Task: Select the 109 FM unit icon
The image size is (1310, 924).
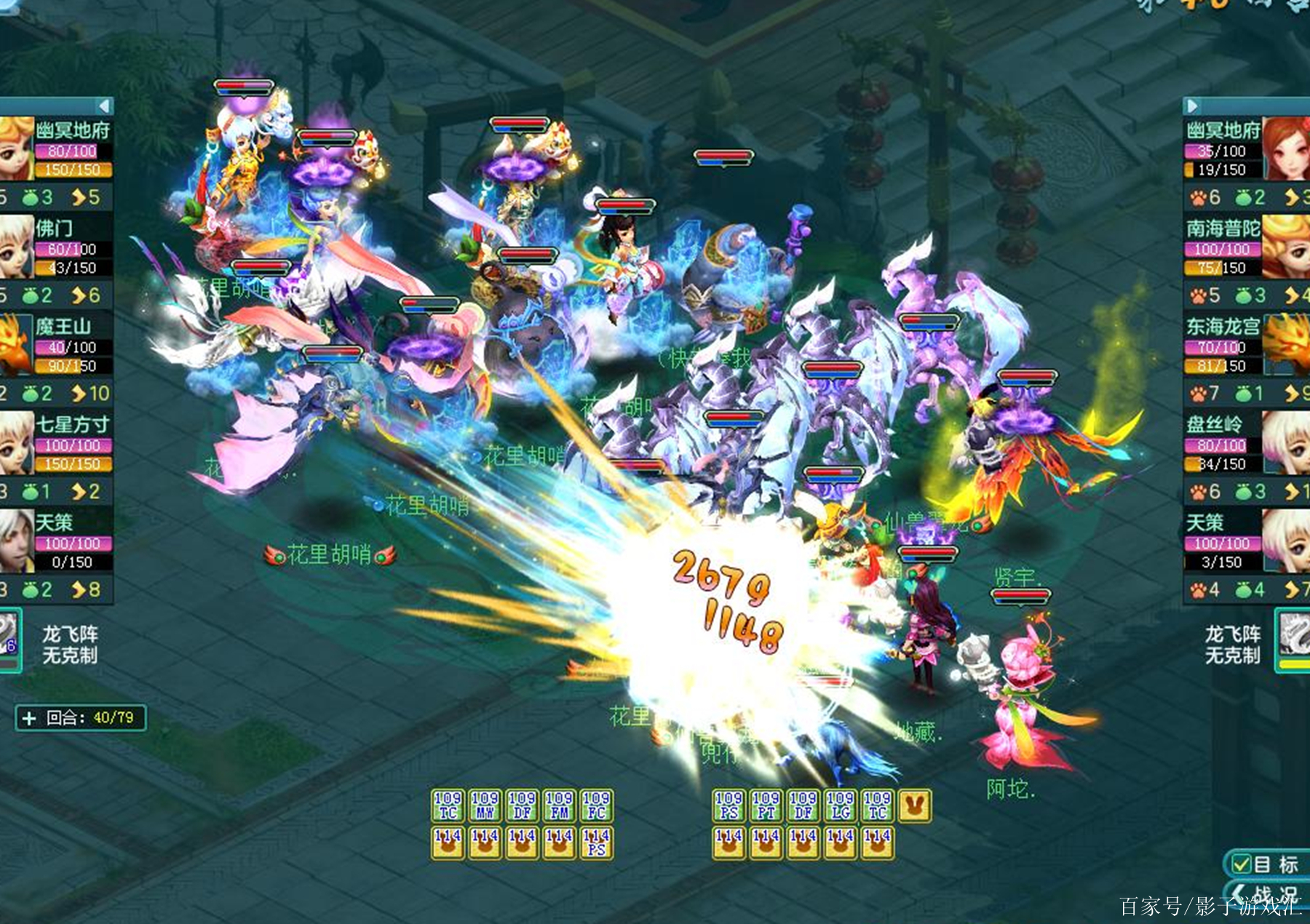Action: [560, 806]
